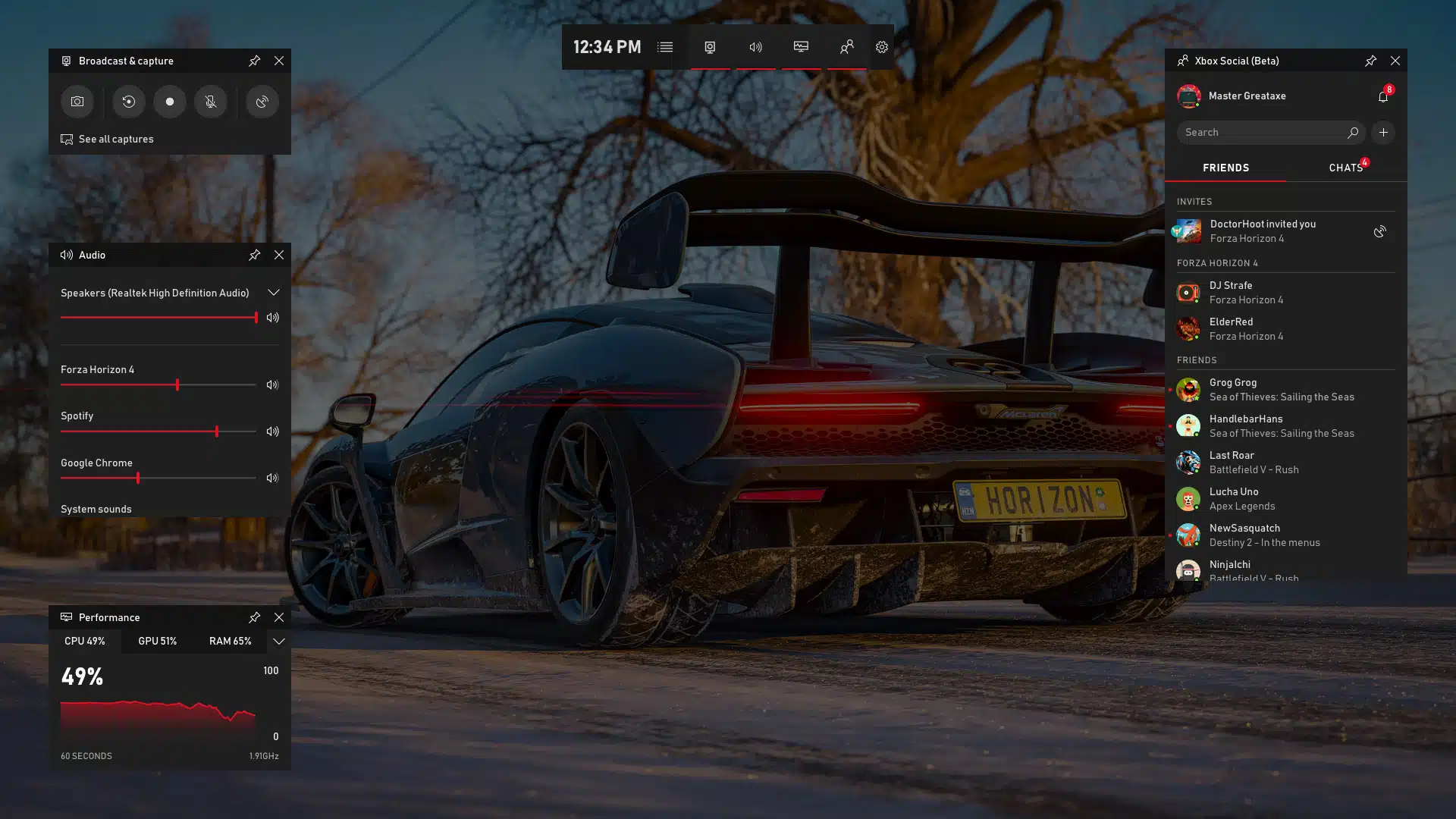Select the GPU tab in Performance
The height and width of the screenshot is (819, 1456).
click(x=157, y=641)
